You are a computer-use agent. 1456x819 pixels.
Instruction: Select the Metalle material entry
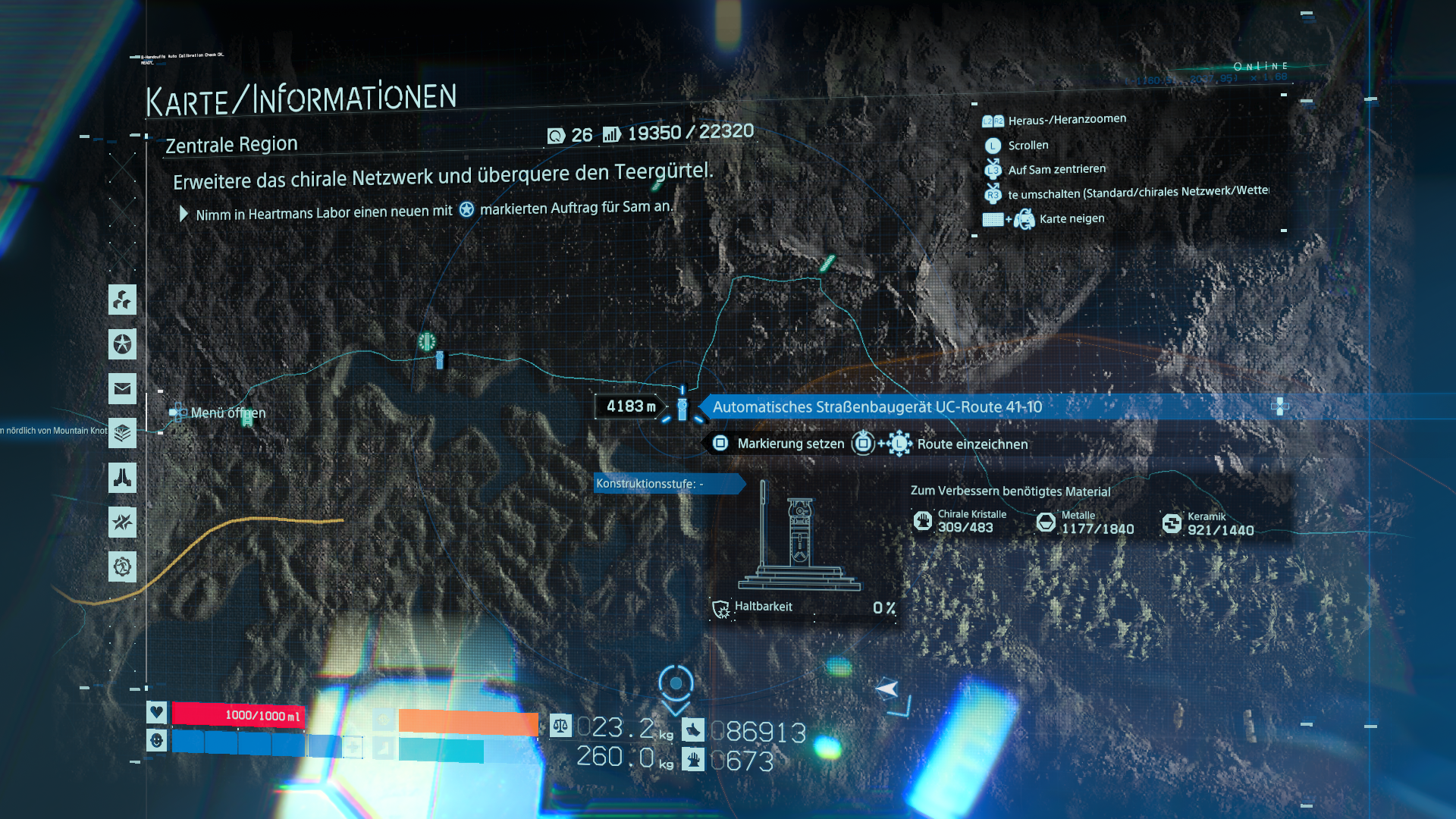1086,522
